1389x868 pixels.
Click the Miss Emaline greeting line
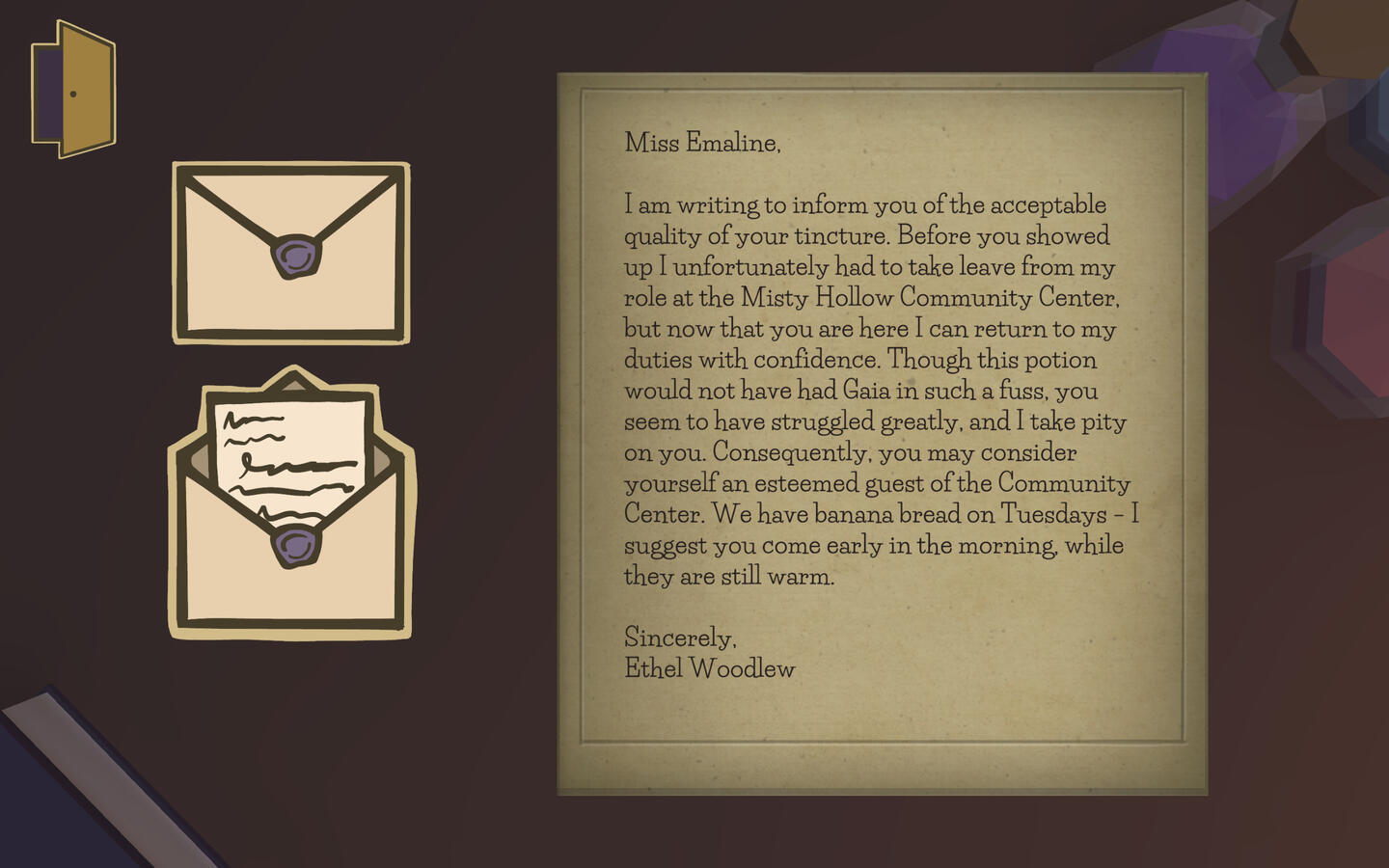tap(703, 144)
